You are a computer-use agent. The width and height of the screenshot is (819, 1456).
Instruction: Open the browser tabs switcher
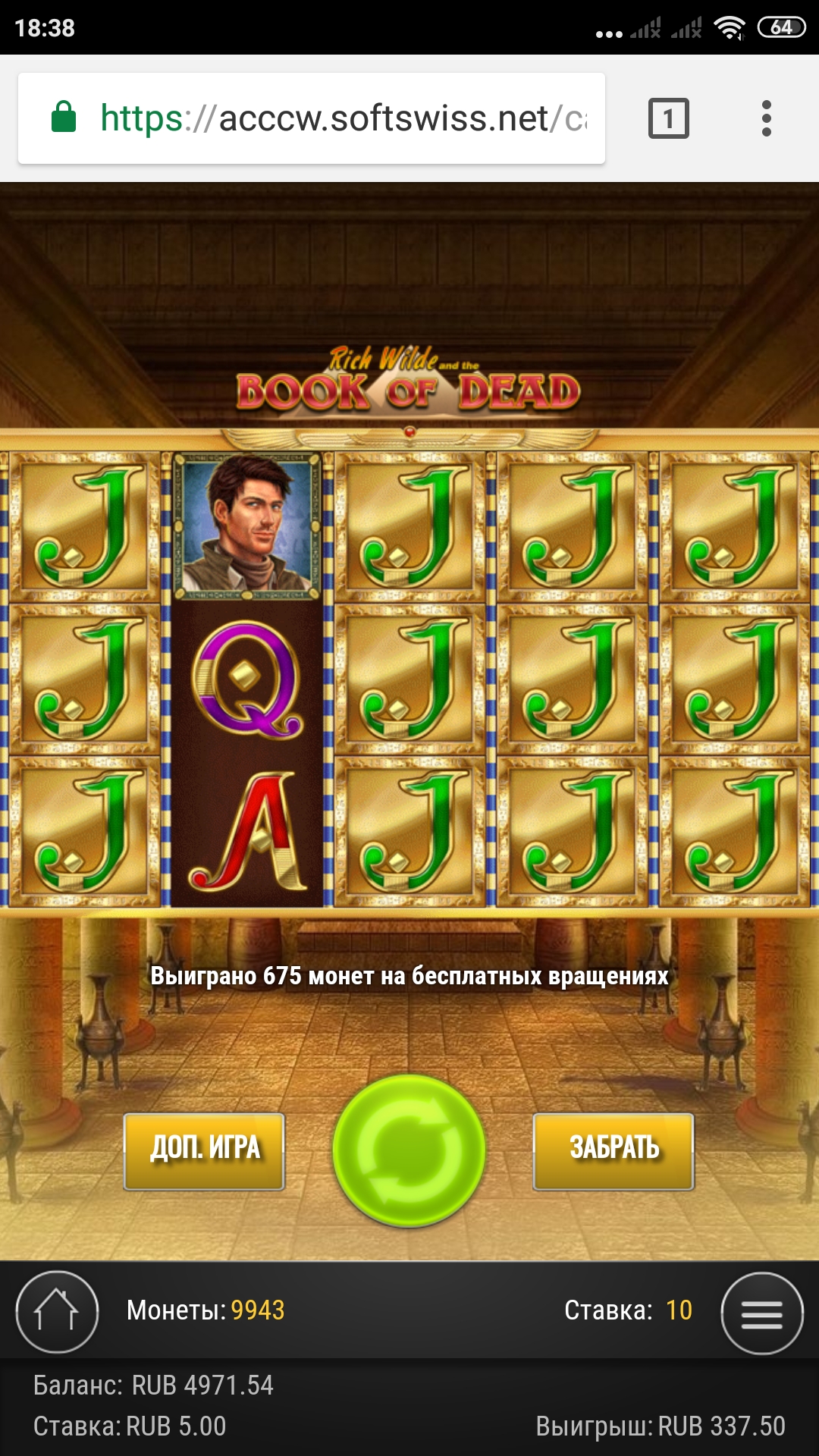[x=668, y=118]
